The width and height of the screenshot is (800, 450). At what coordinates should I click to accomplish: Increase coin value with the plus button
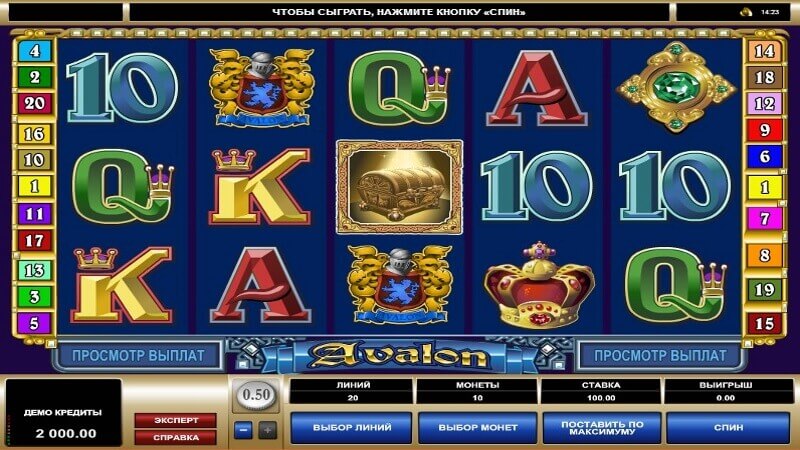(267, 430)
